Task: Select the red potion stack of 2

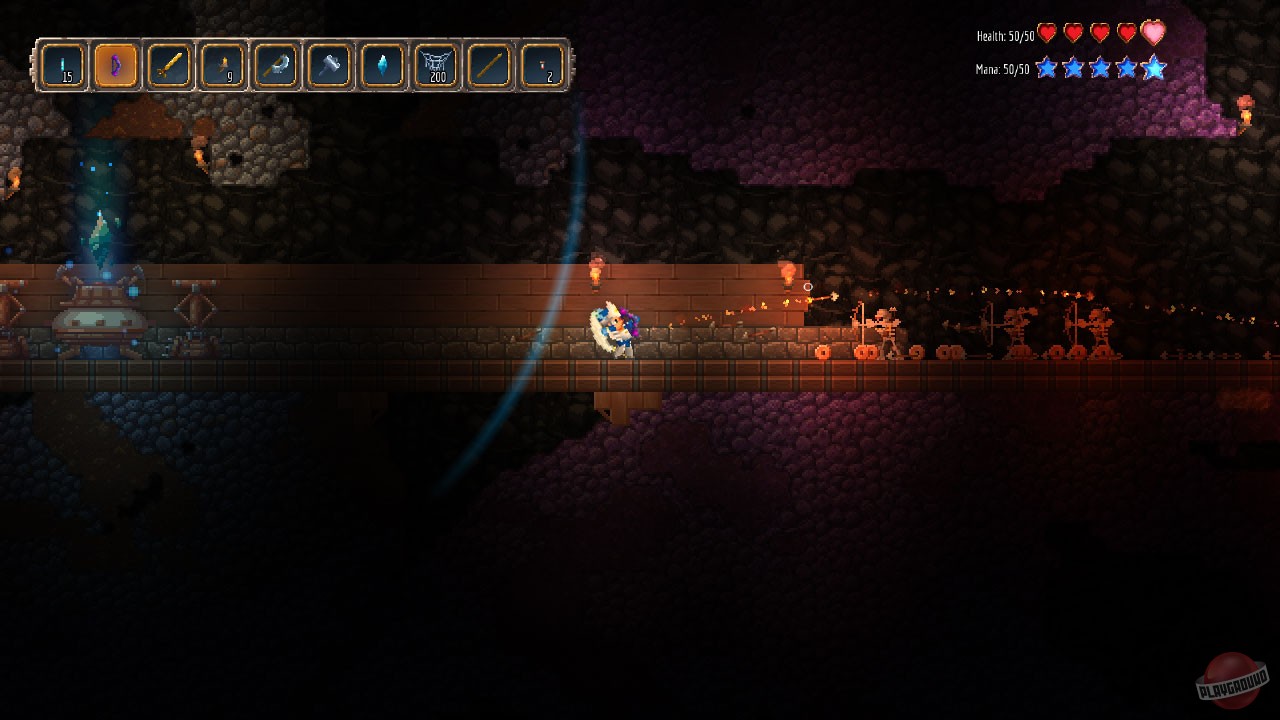Action: click(x=542, y=65)
